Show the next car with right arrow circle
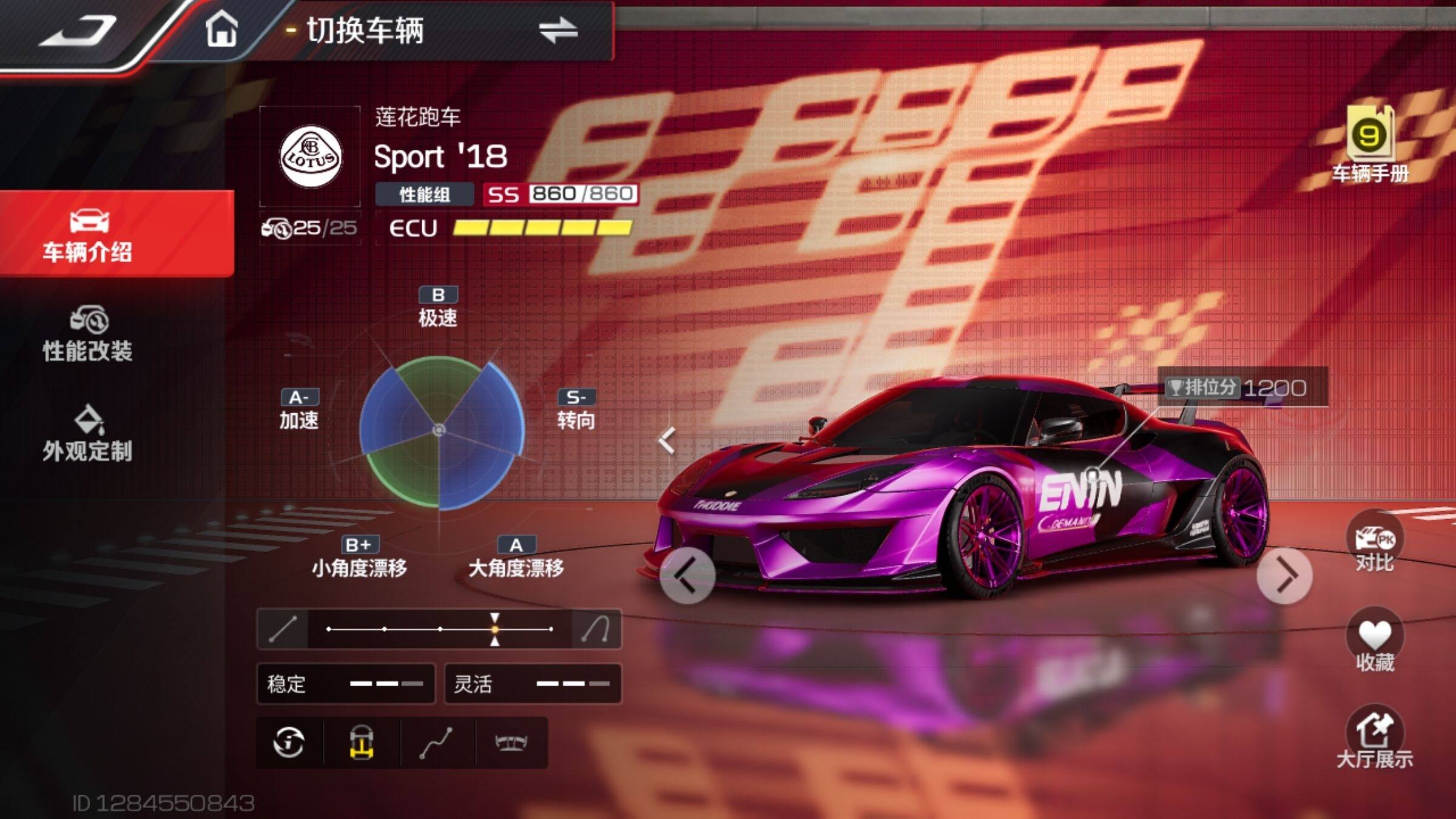 click(1284, 575)
